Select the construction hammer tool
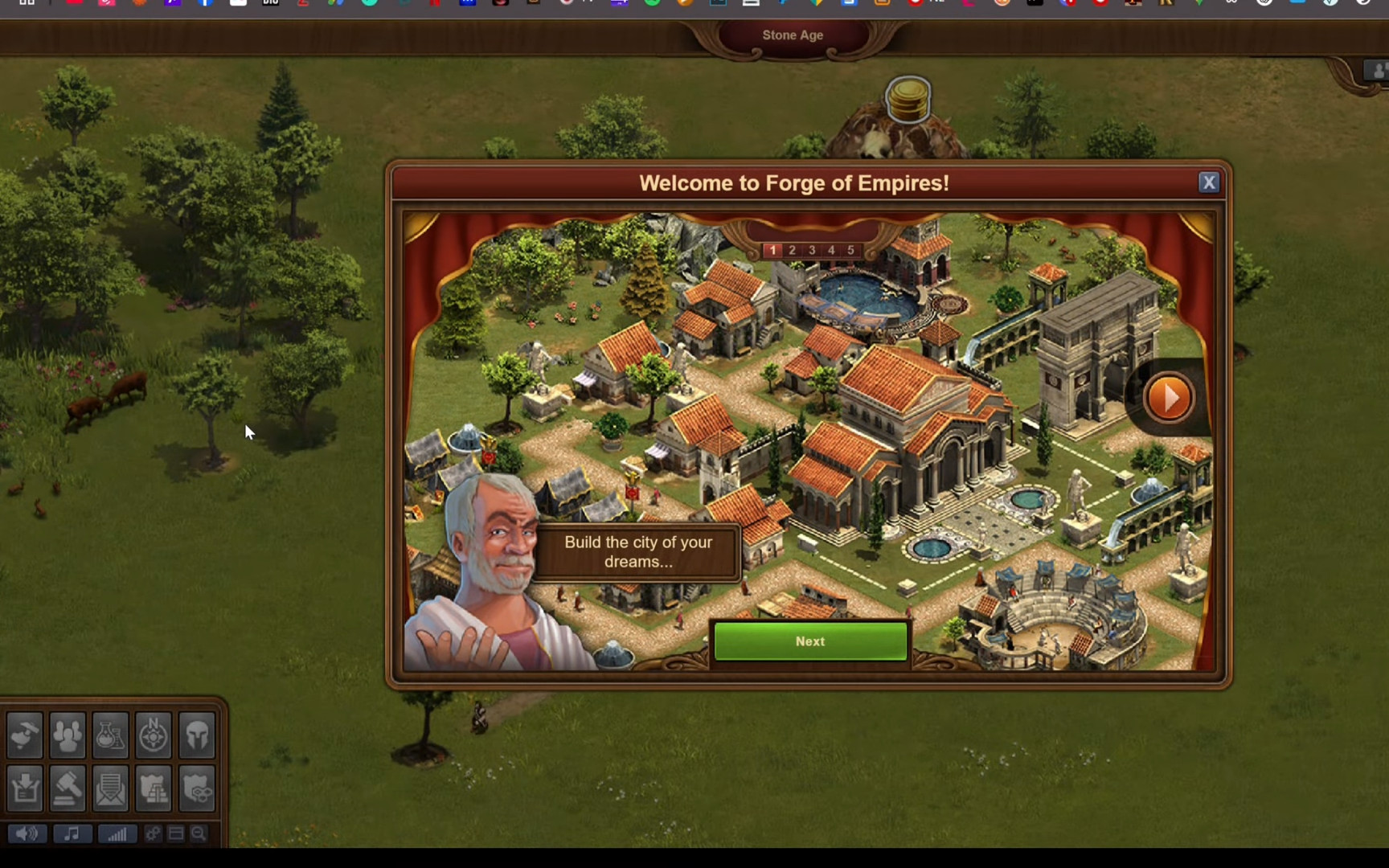The height and width of the screenshot is (868, 1389). (24, 735)
